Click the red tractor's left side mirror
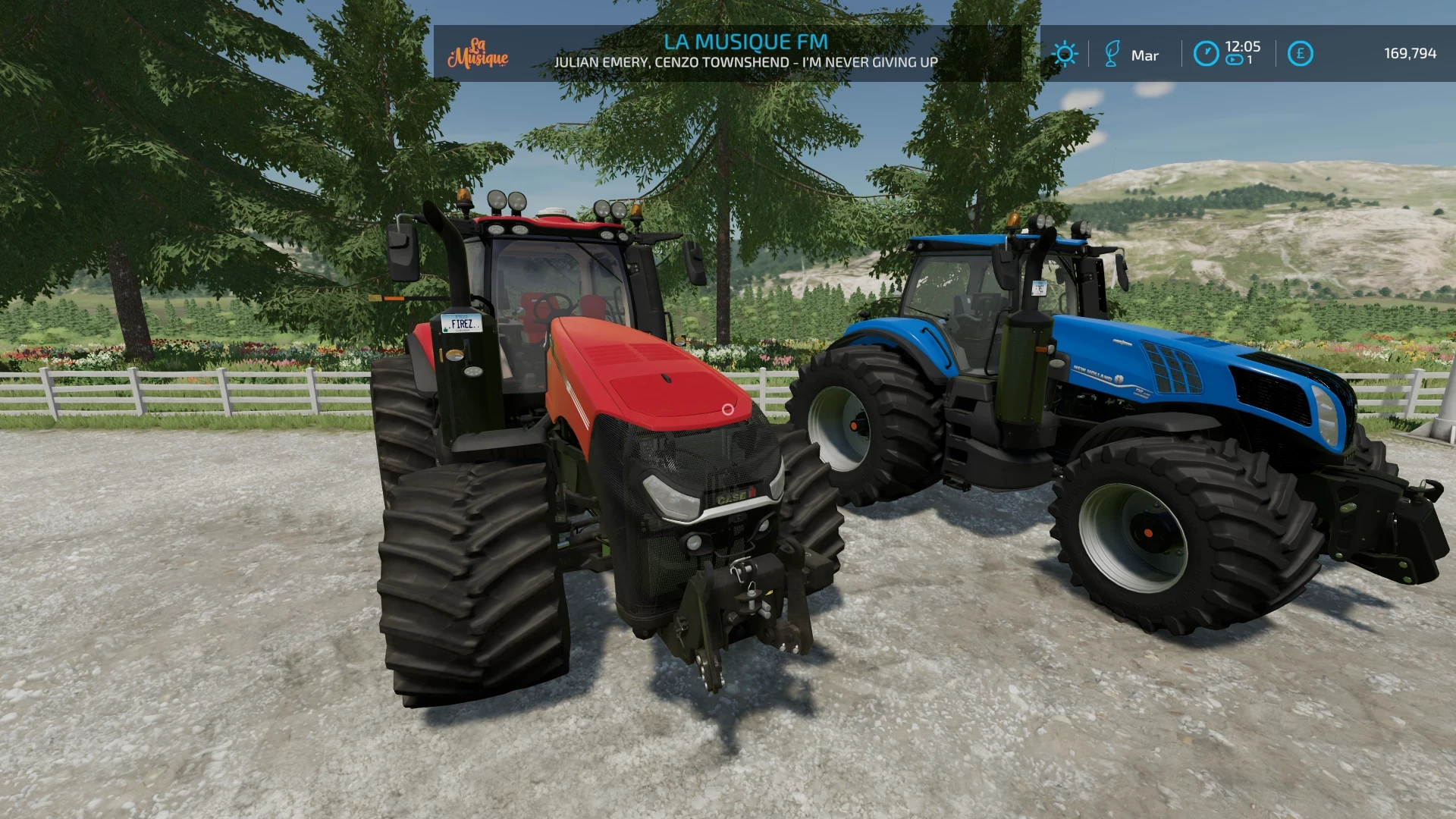This screenshot has height=819, width=1456. tap(403, 250)
